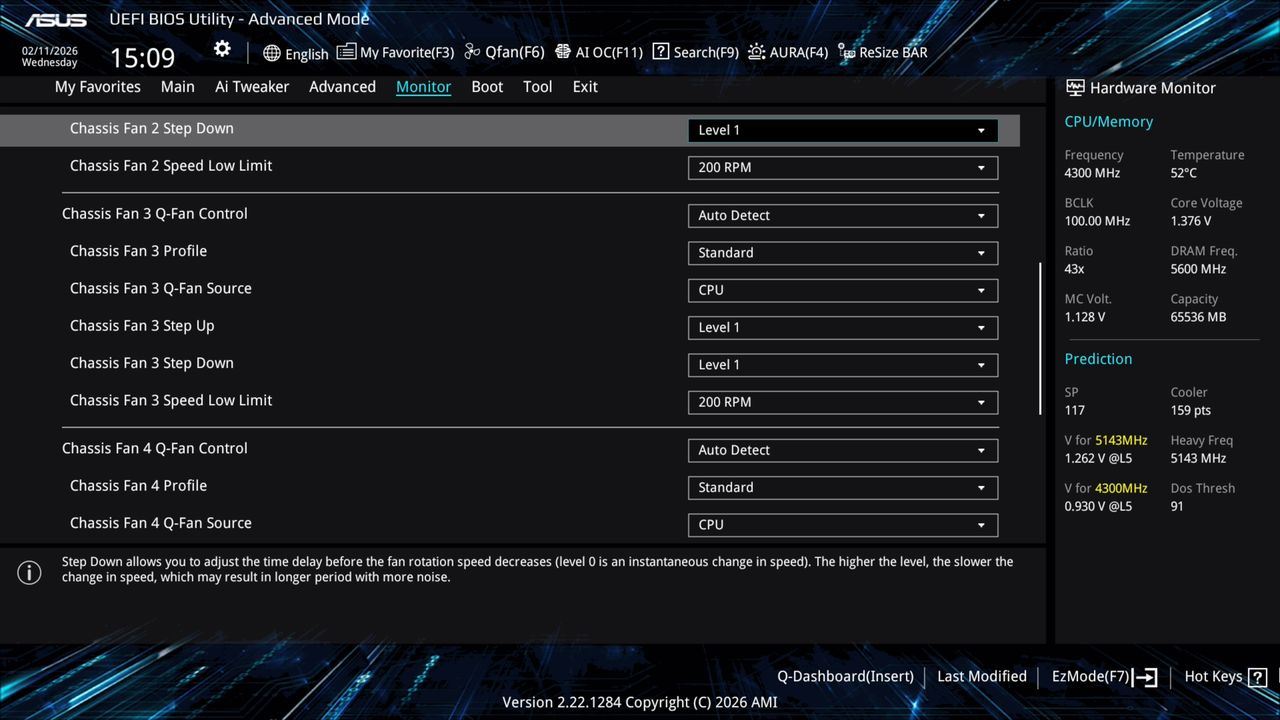The width and height of the screenshot is (1280, 720).
Task: Change the BIOS language from English
Action: (296, 53)
